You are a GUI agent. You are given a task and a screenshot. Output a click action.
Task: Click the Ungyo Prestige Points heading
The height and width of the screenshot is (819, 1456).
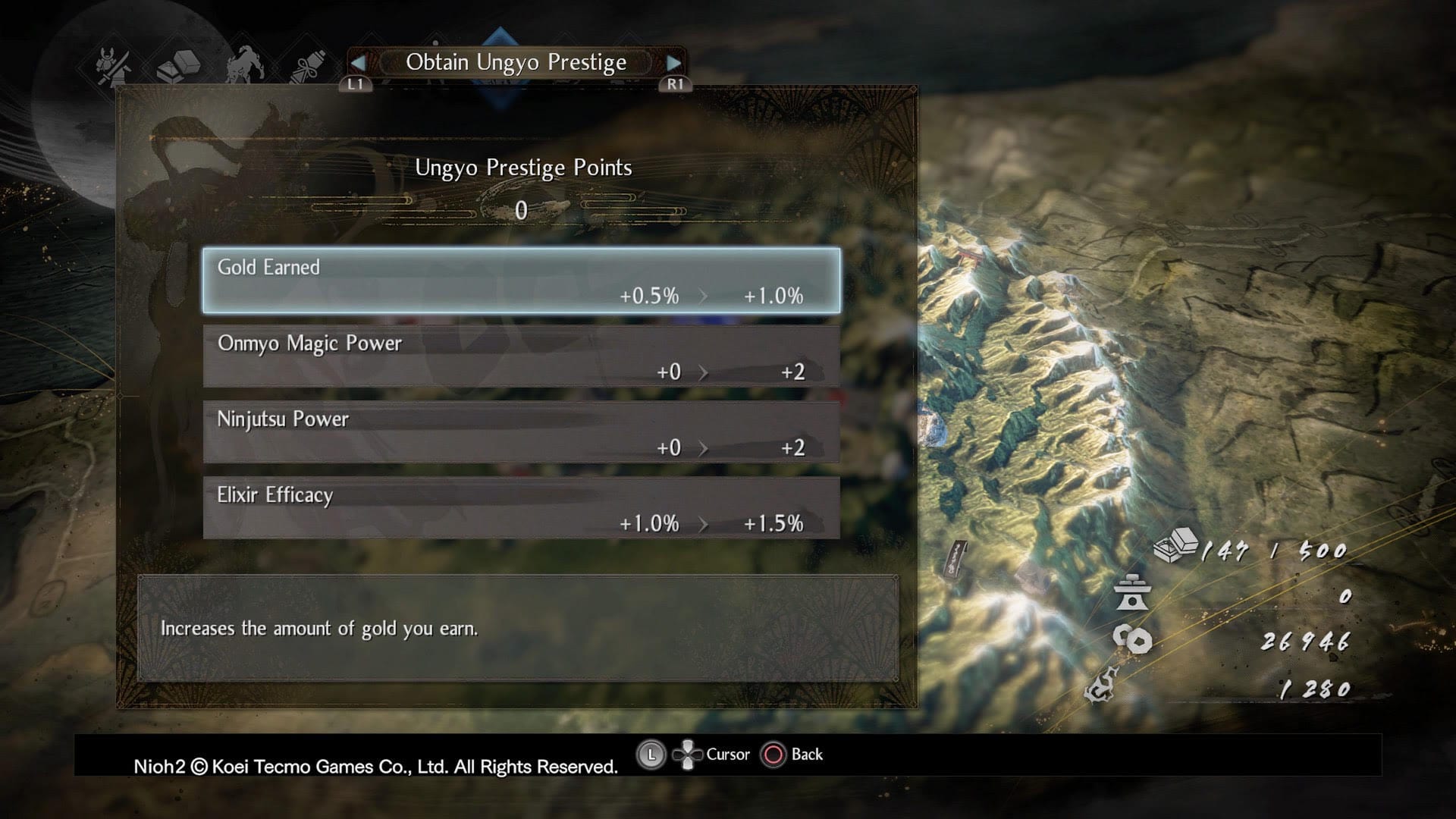point(523,168)
